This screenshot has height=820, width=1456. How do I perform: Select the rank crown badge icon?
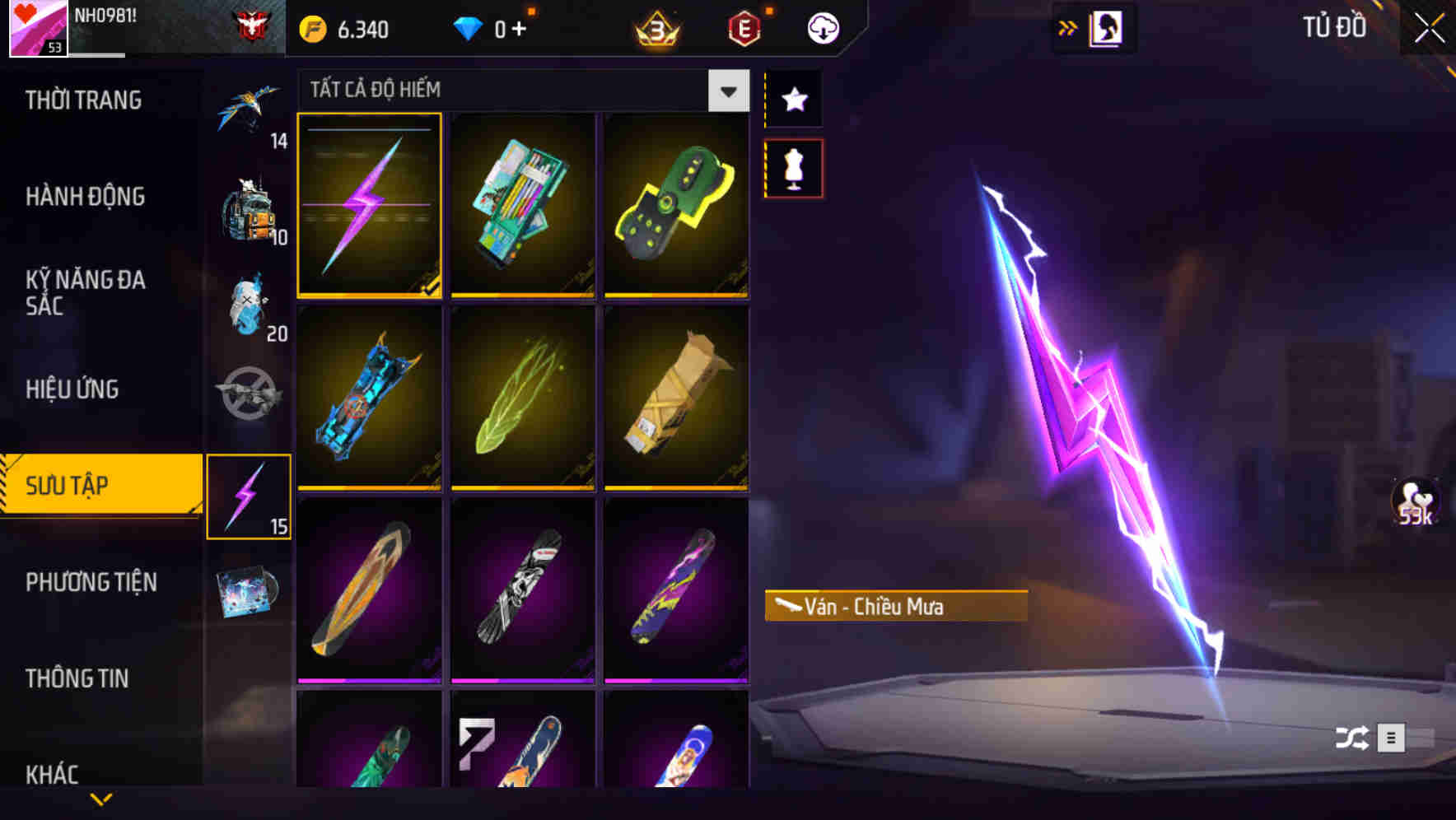[x=655, y=27]
